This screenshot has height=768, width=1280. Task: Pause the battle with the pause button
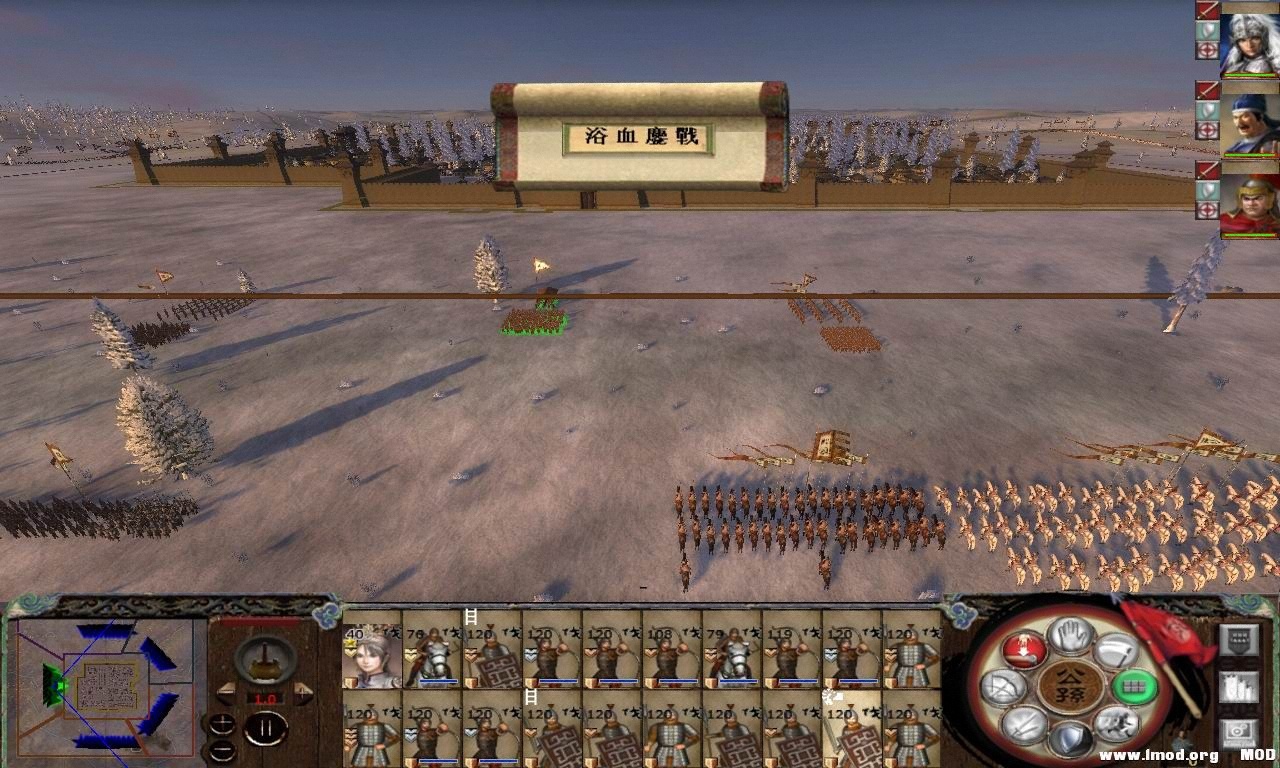[268, 727]
